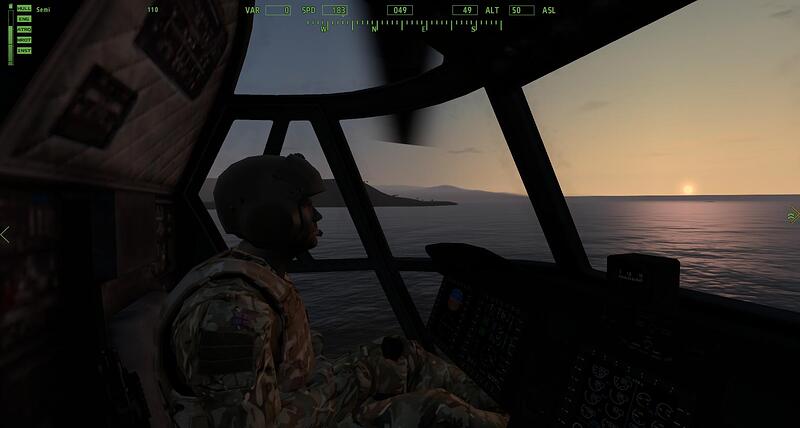Viewport: 800px width, 428px height.
Task: Click the ATRQ status indicator
Action: coord(24,29)
